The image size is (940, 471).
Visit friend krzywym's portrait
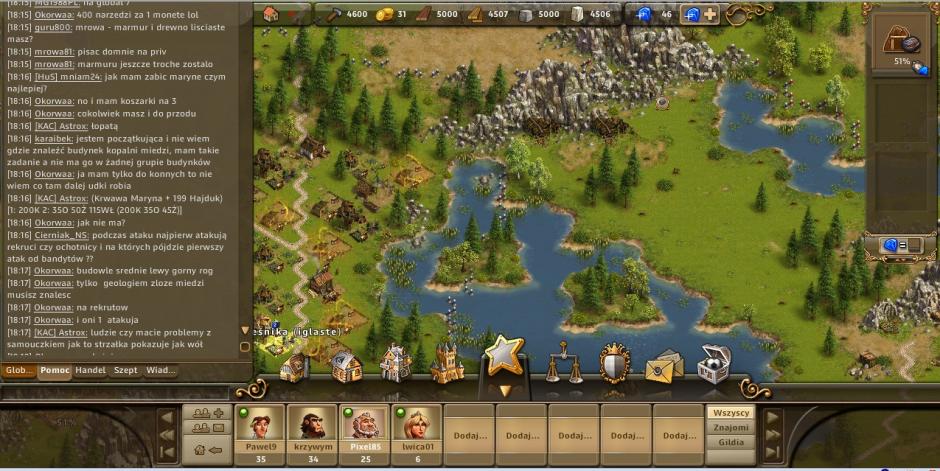[313, 424]
